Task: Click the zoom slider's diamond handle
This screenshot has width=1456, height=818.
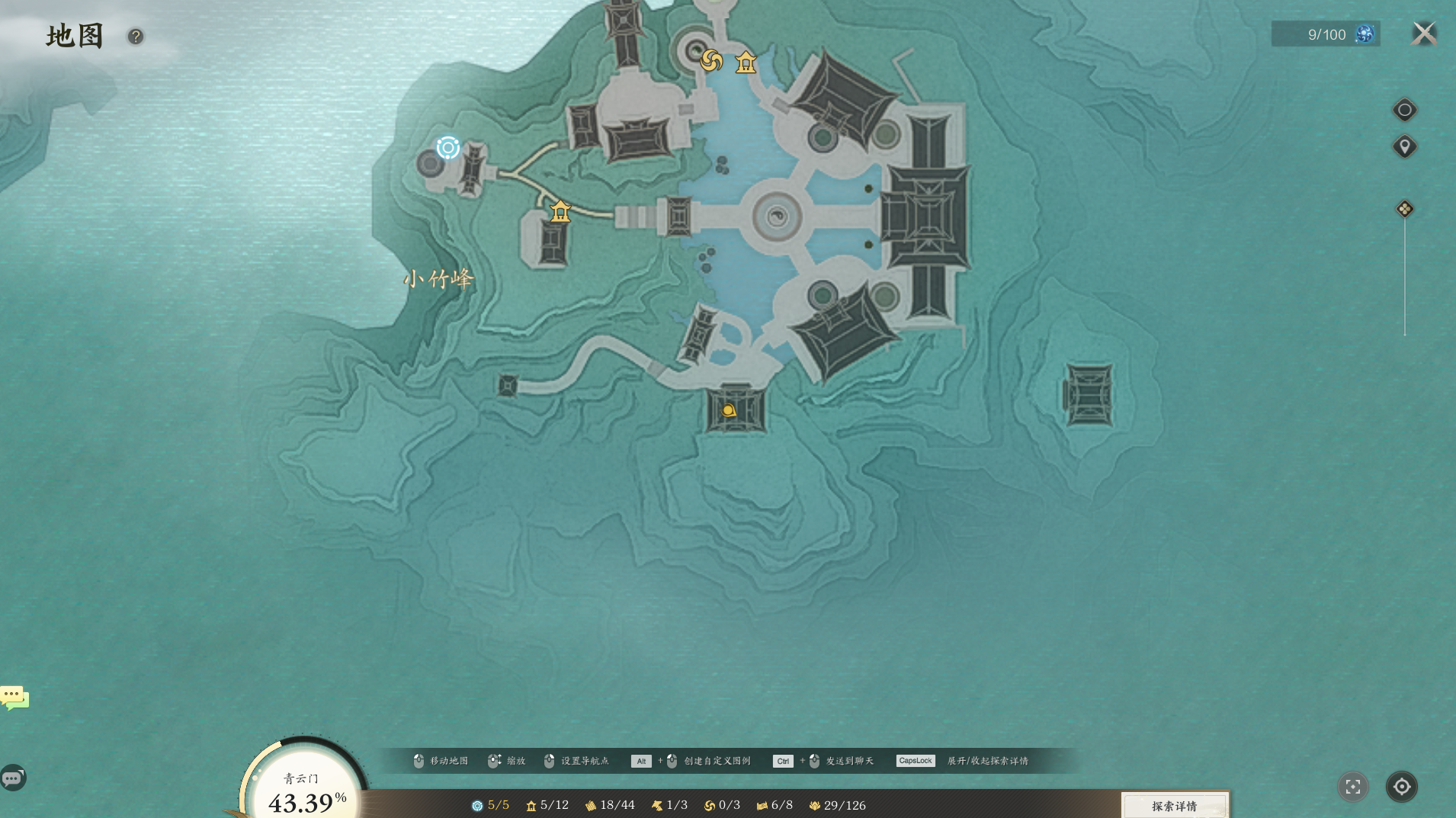Action: coord(1404,209)
